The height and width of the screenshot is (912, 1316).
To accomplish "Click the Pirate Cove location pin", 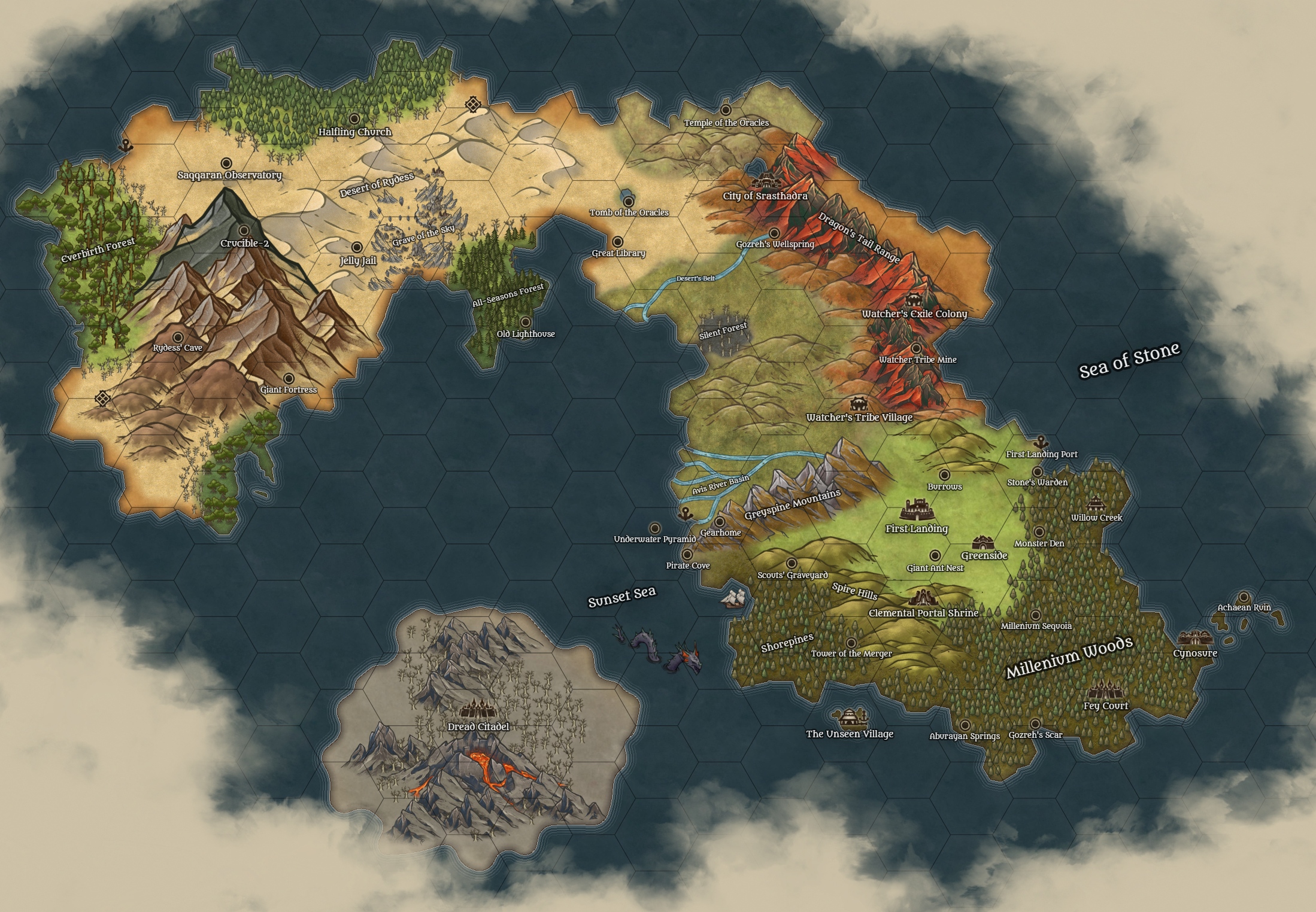I will pos(687,554).
